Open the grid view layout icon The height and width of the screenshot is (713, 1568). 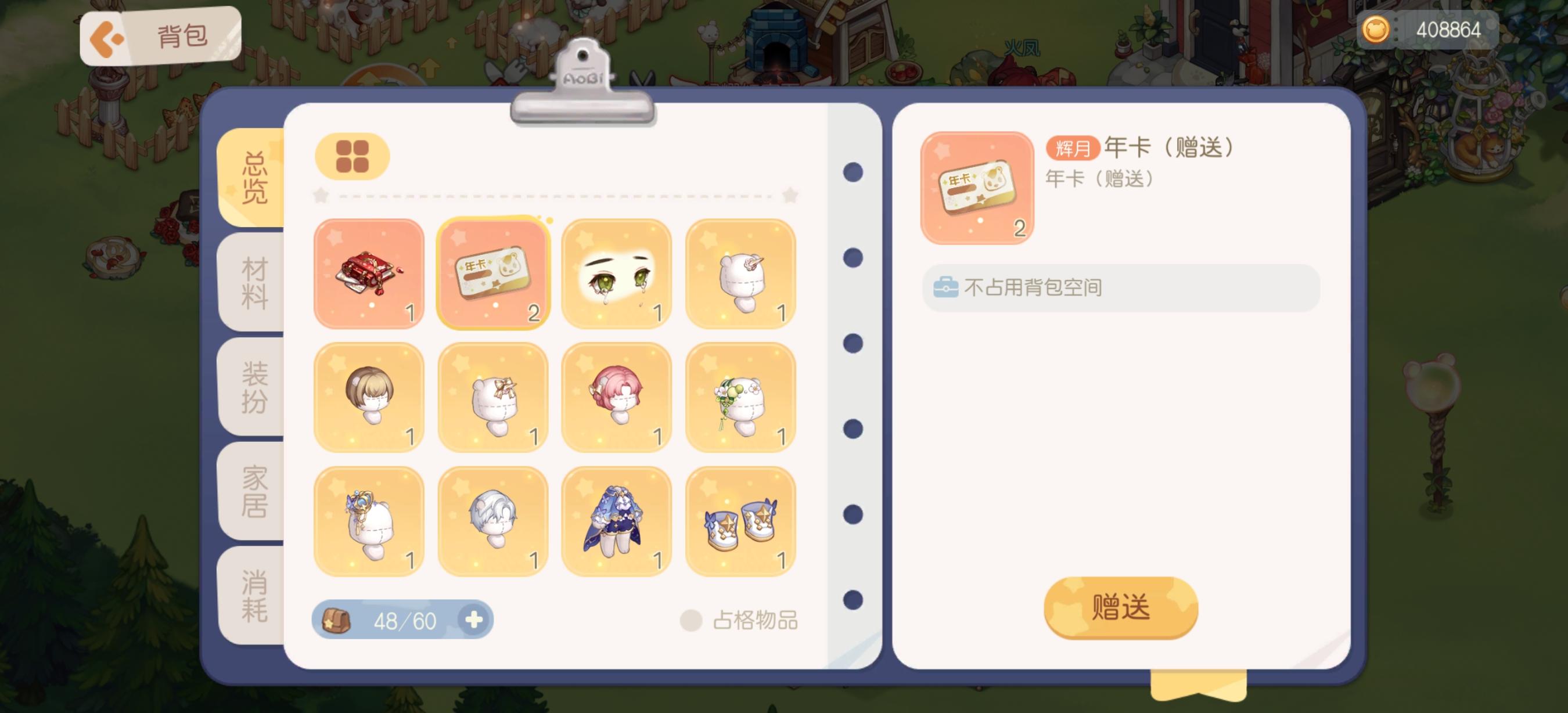[x=352, y=156]
